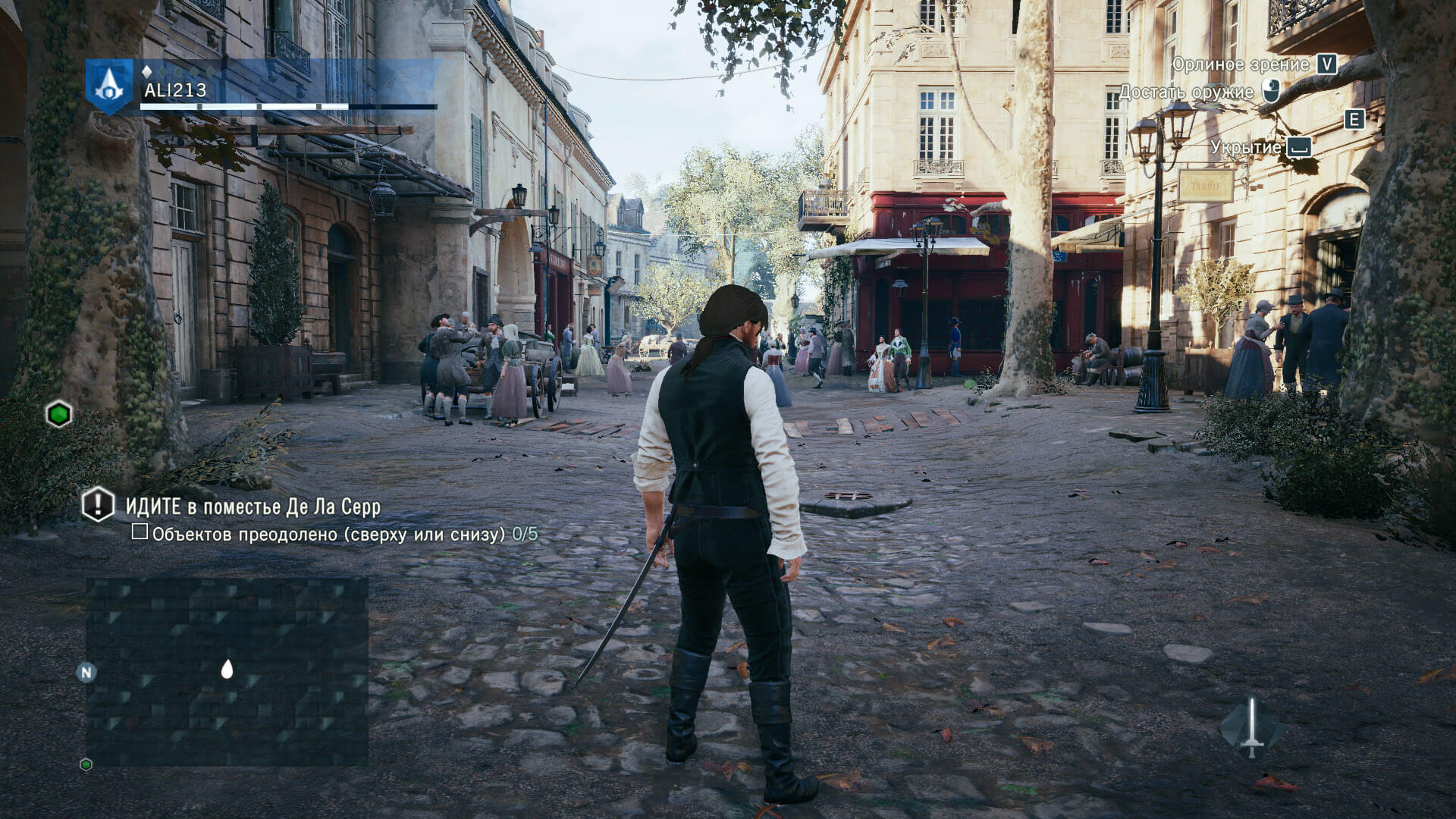The height and width of the screenshot is (819, 1456).
Task: Click the green hexagon waypoint marker
Action: (x=58, y=415)
